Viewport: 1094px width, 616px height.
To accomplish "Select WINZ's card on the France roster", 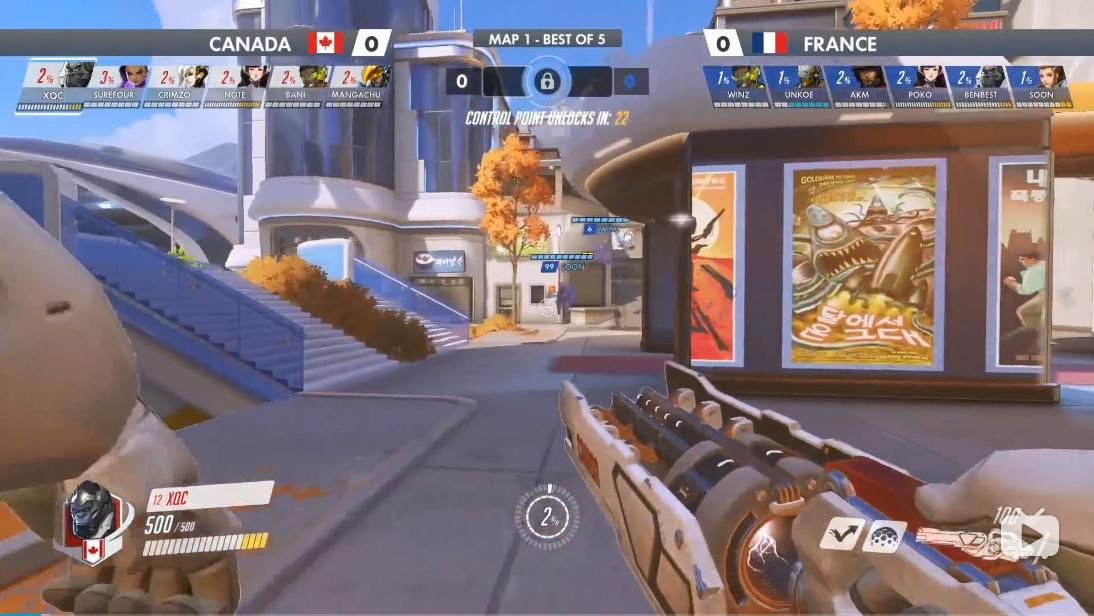I will [x=739, y=86].
